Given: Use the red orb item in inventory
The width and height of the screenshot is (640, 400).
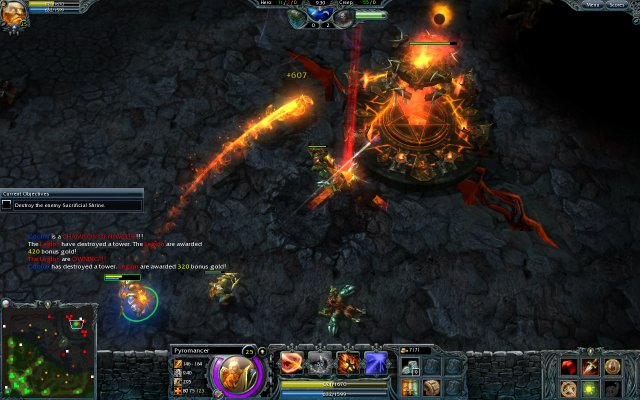Looking at the screenshot, I should click(x=569, y=367).
